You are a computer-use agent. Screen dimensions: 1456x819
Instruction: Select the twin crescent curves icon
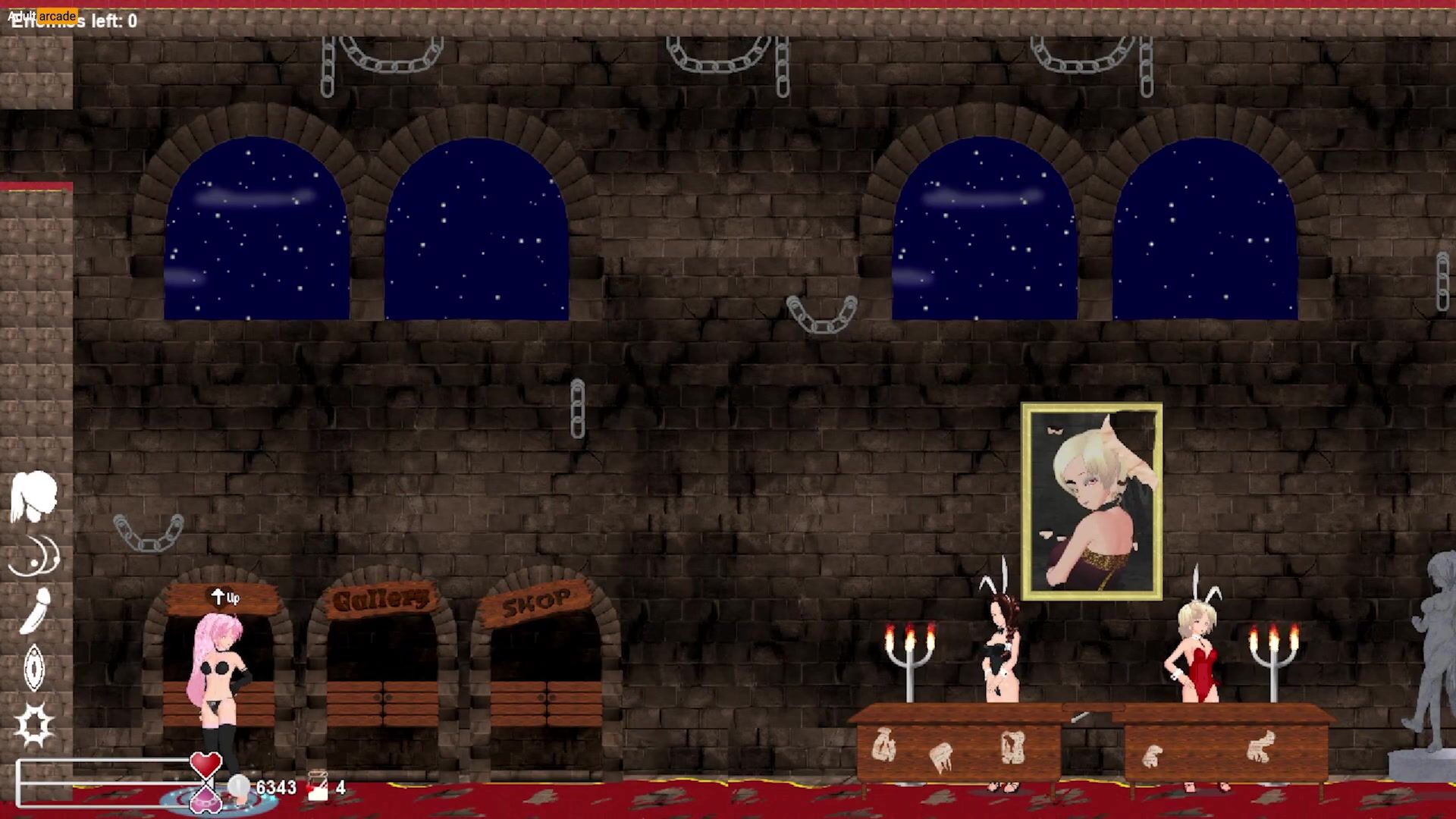point(35,555)
